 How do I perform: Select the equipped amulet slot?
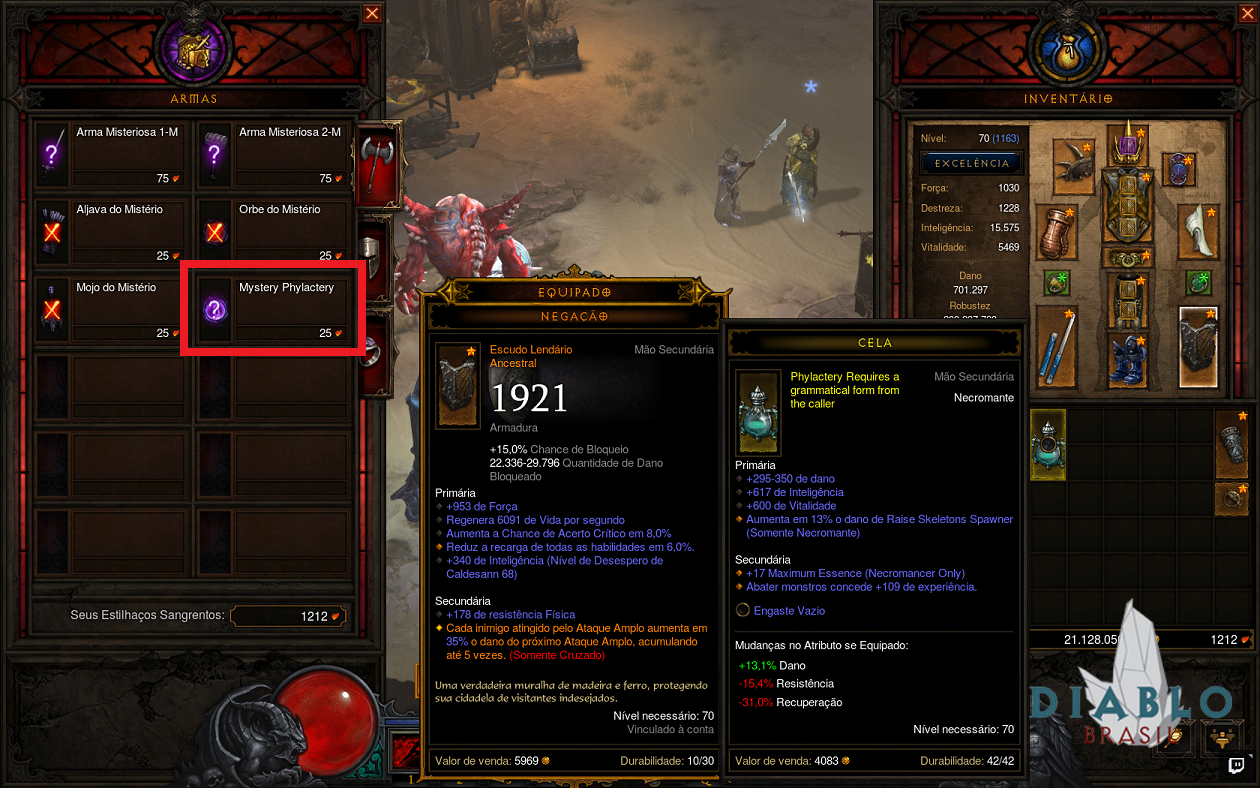point(1181,169)
